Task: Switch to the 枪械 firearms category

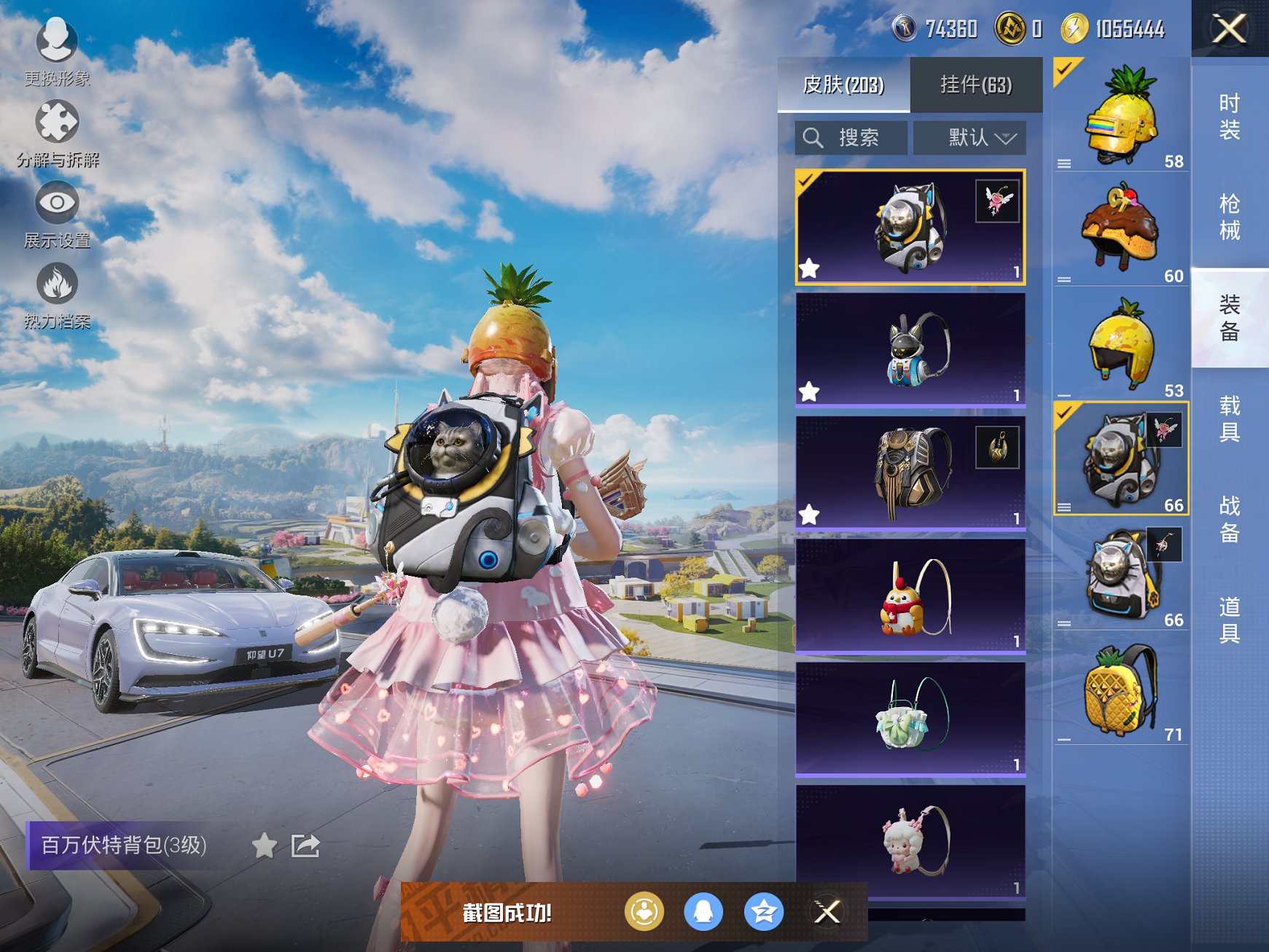Action: (x=1229, y=217)
